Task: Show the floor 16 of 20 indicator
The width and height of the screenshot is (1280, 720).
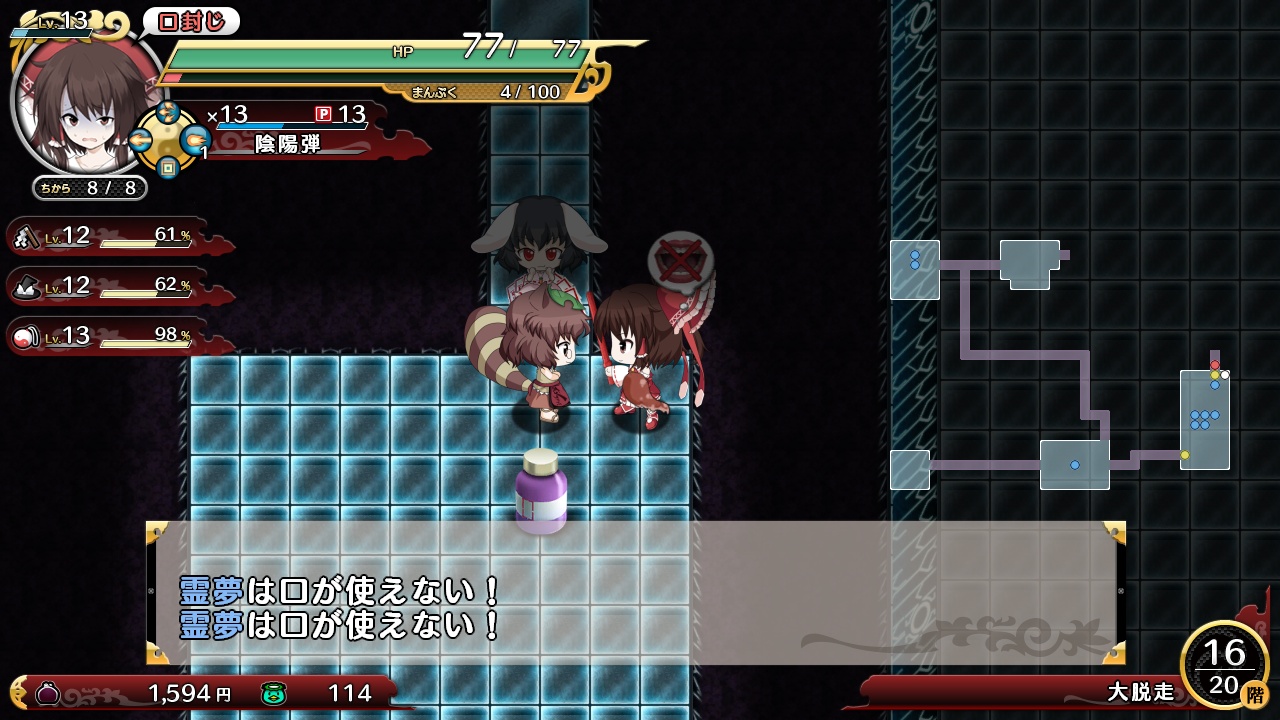Action: tap(1225, 665)
